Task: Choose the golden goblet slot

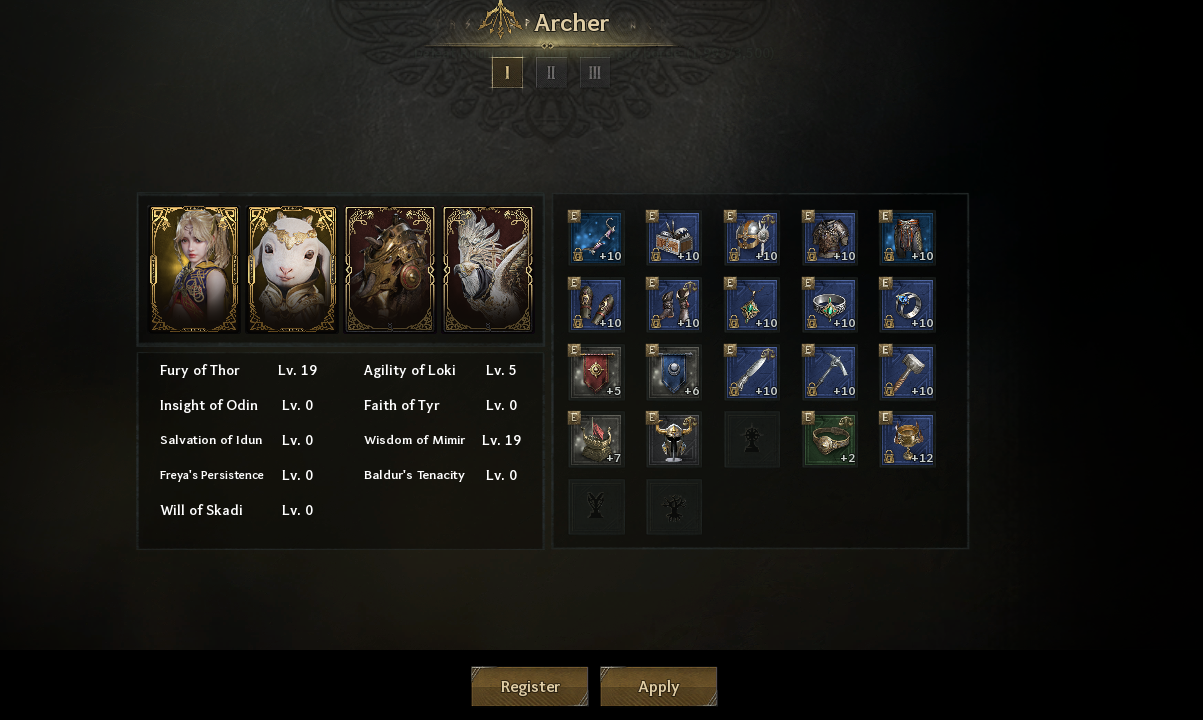Action: tap(907, 439)
